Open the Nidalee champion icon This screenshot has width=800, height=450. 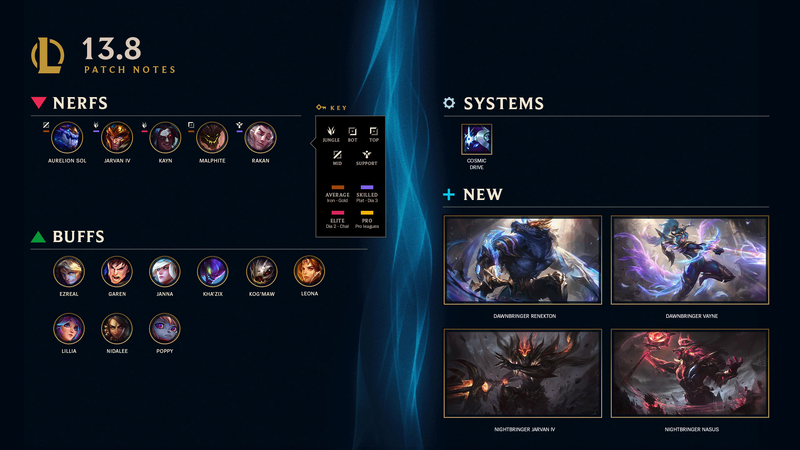click(117, 328)
